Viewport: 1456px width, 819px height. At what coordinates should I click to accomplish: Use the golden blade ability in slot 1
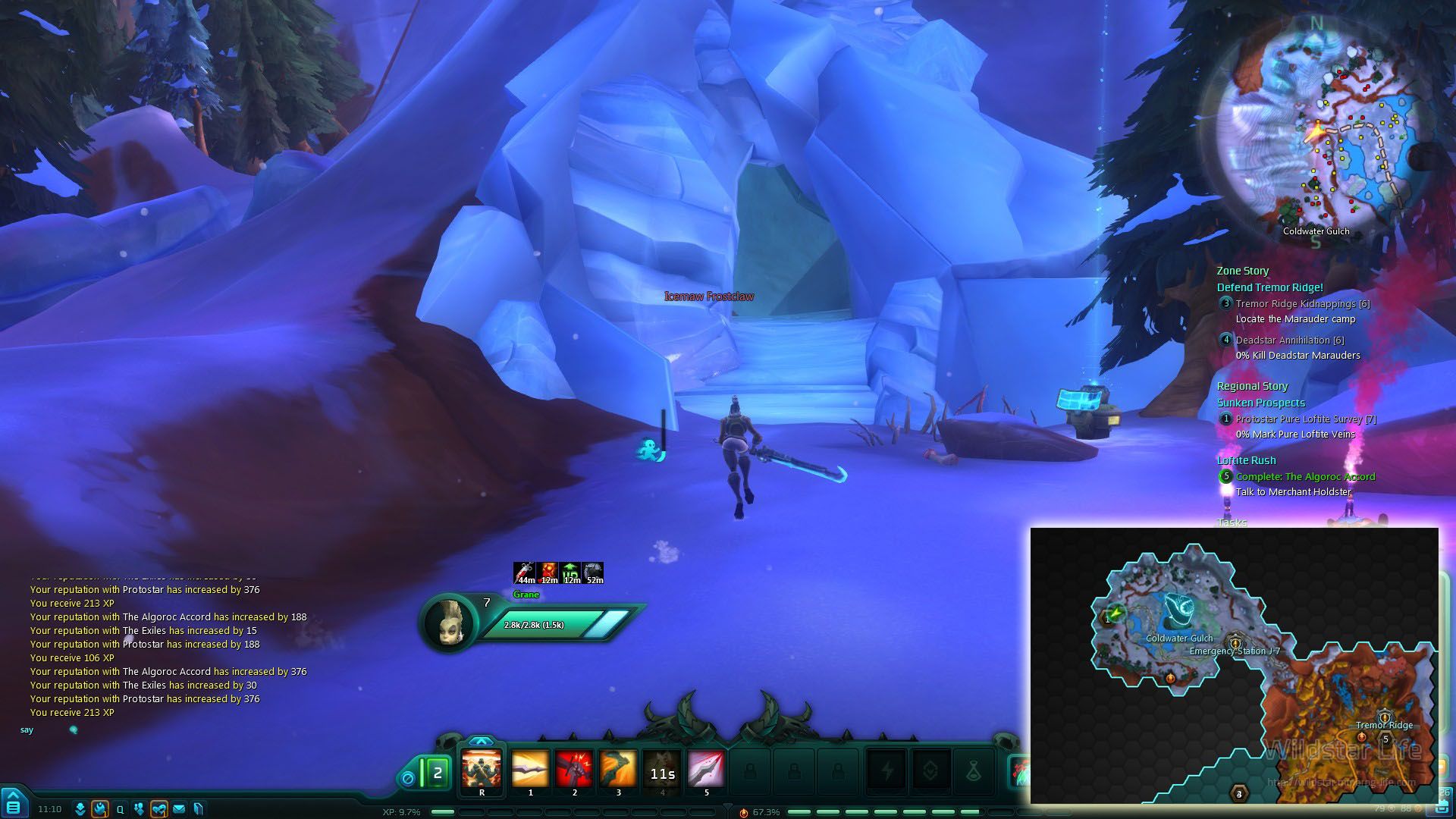coord(530,770)
